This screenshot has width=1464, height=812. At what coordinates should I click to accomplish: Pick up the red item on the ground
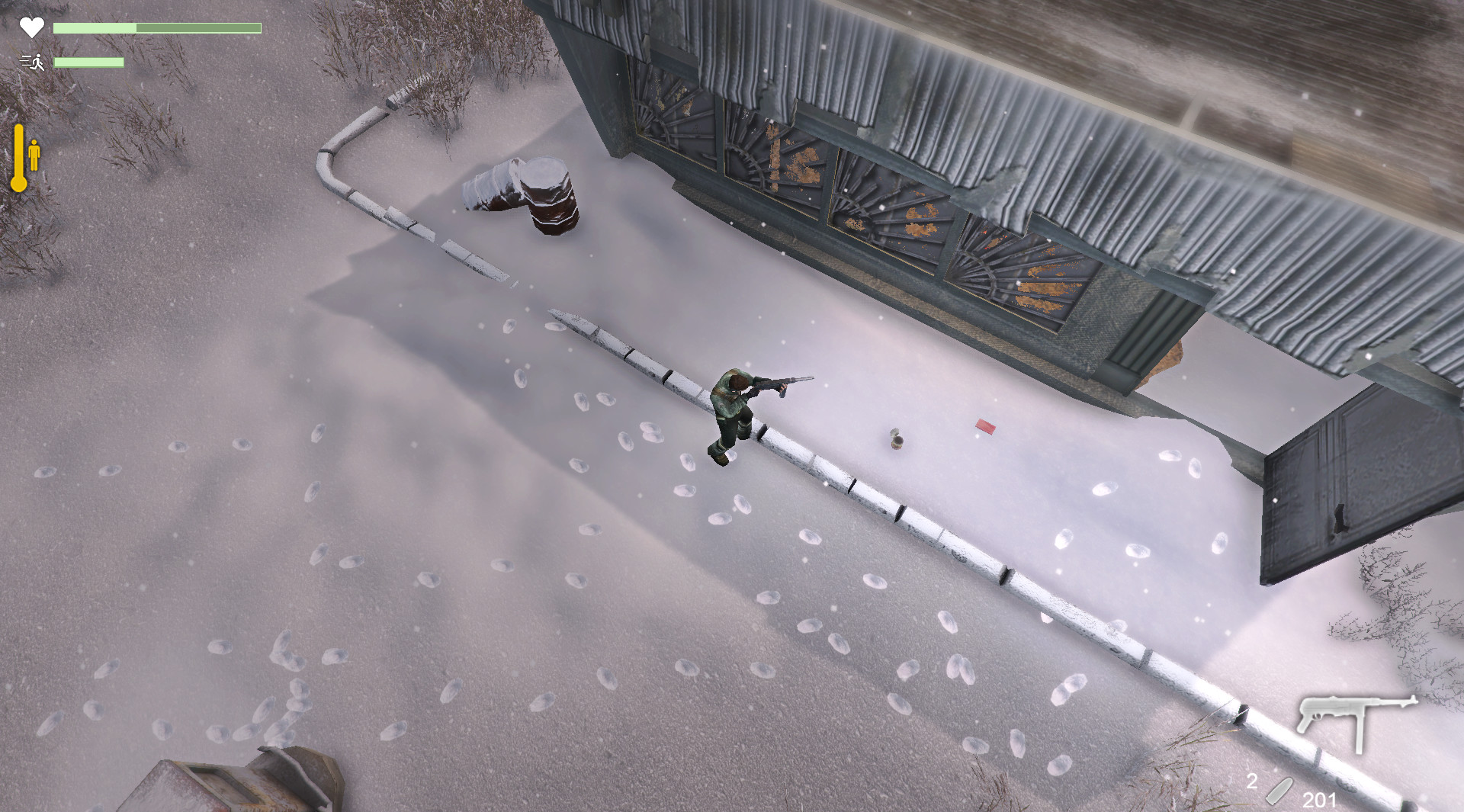[x=987, y=427]
